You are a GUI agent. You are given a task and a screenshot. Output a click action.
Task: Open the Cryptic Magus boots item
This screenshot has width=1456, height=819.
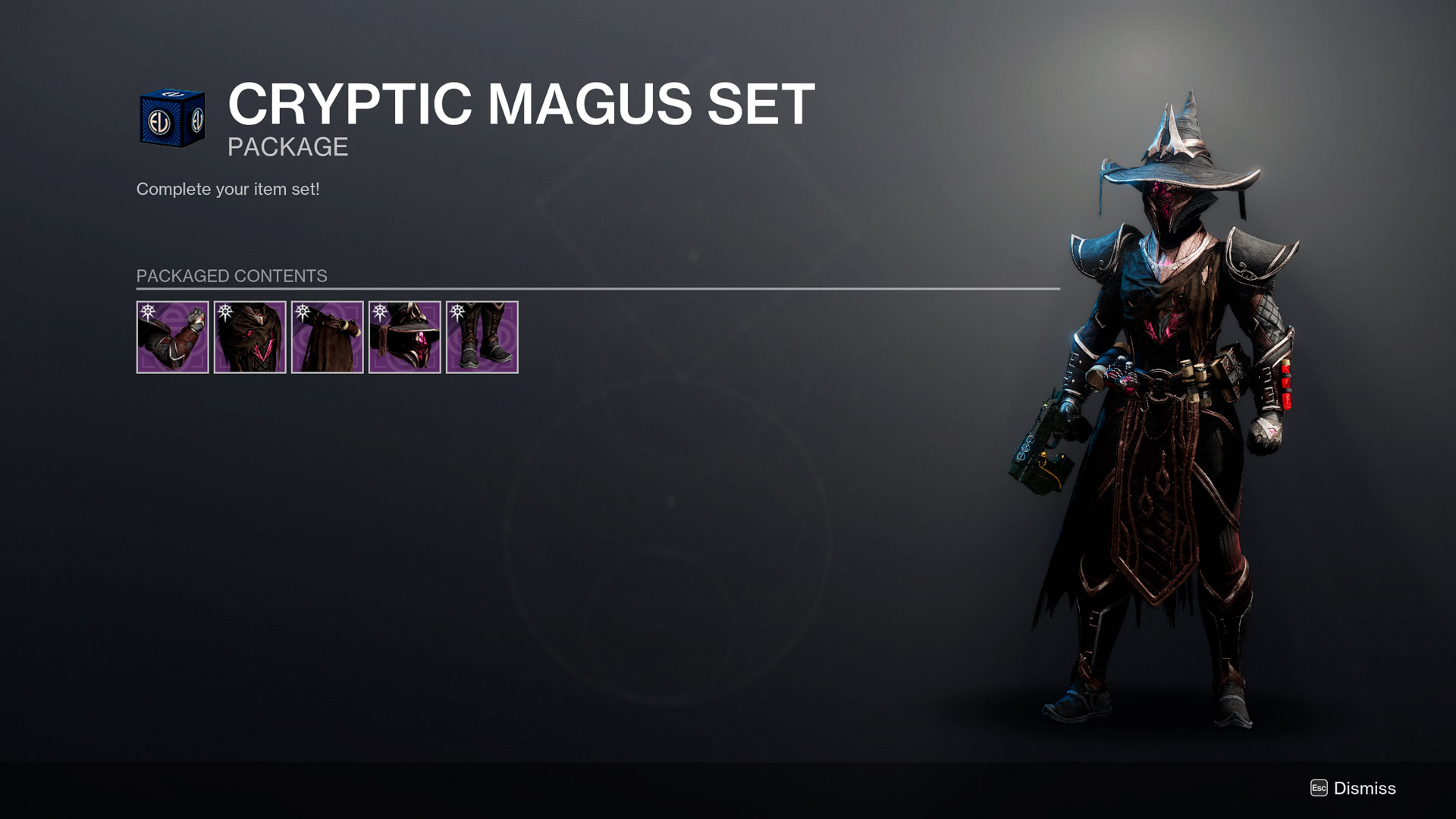point(482,337)
